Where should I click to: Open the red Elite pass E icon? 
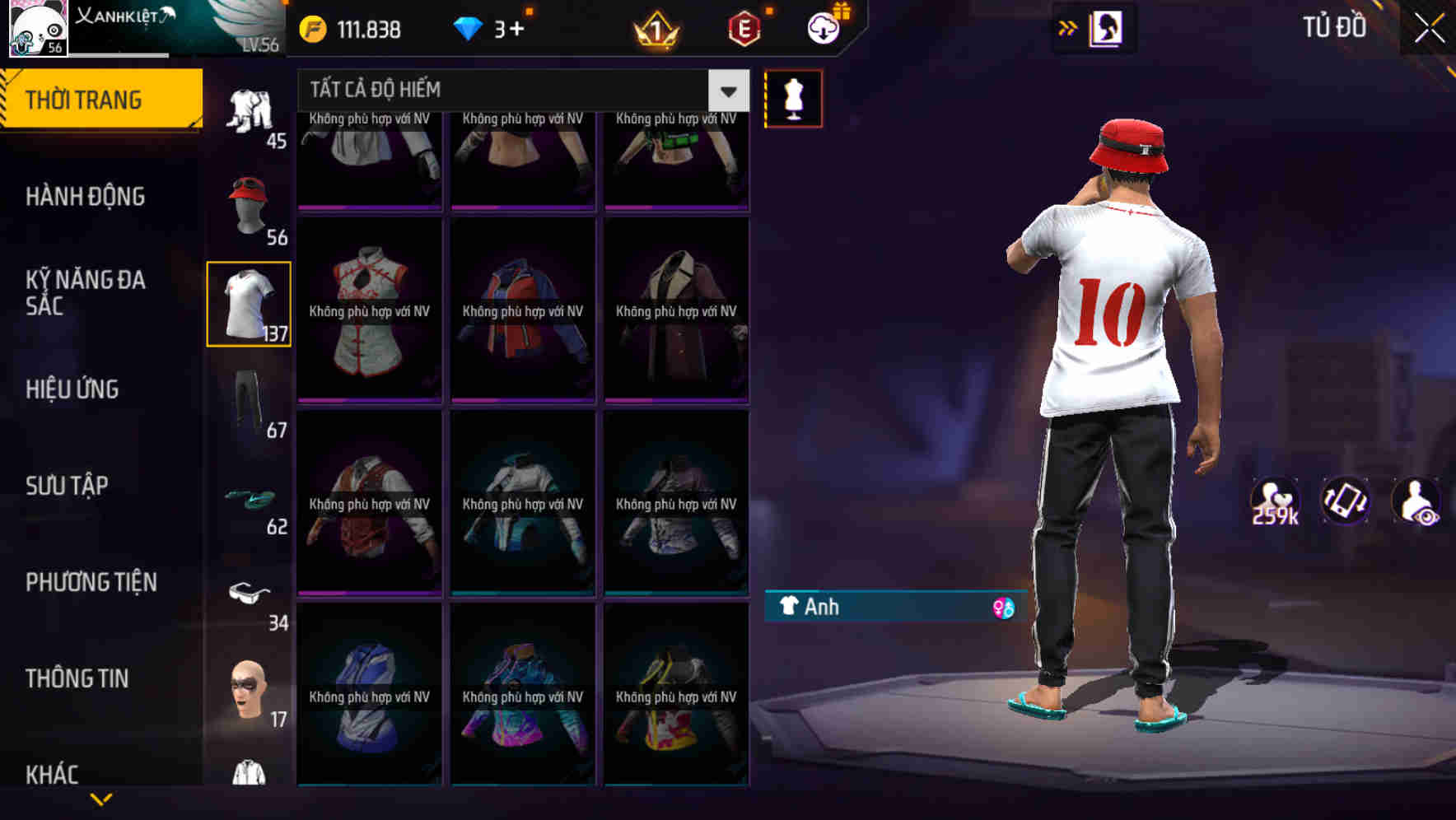click(x=740, y=27)
